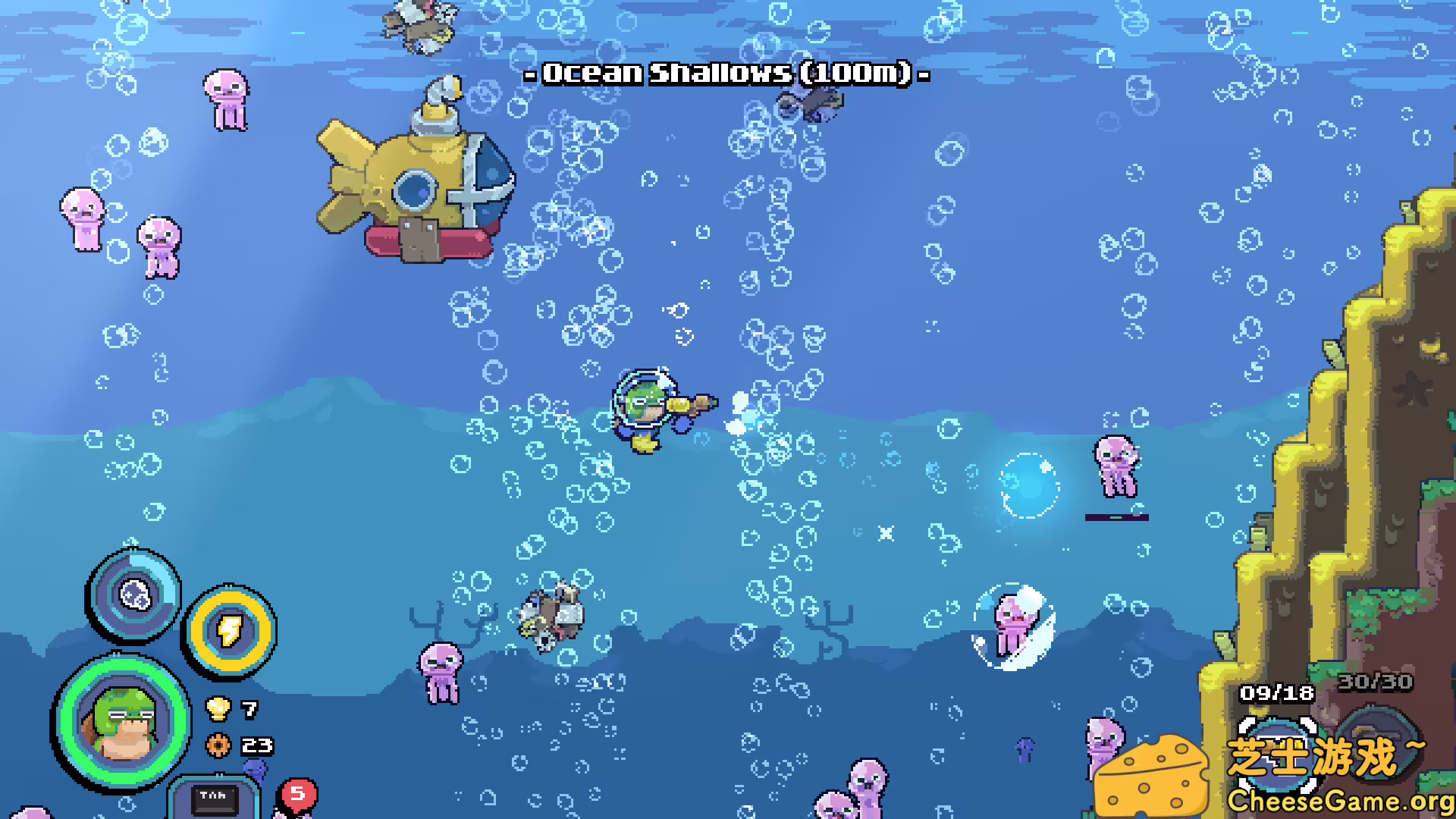Click the jellyfish riding the paper boat
This screenshot has width=1456, height=819.
click(x=1014, y=628)
